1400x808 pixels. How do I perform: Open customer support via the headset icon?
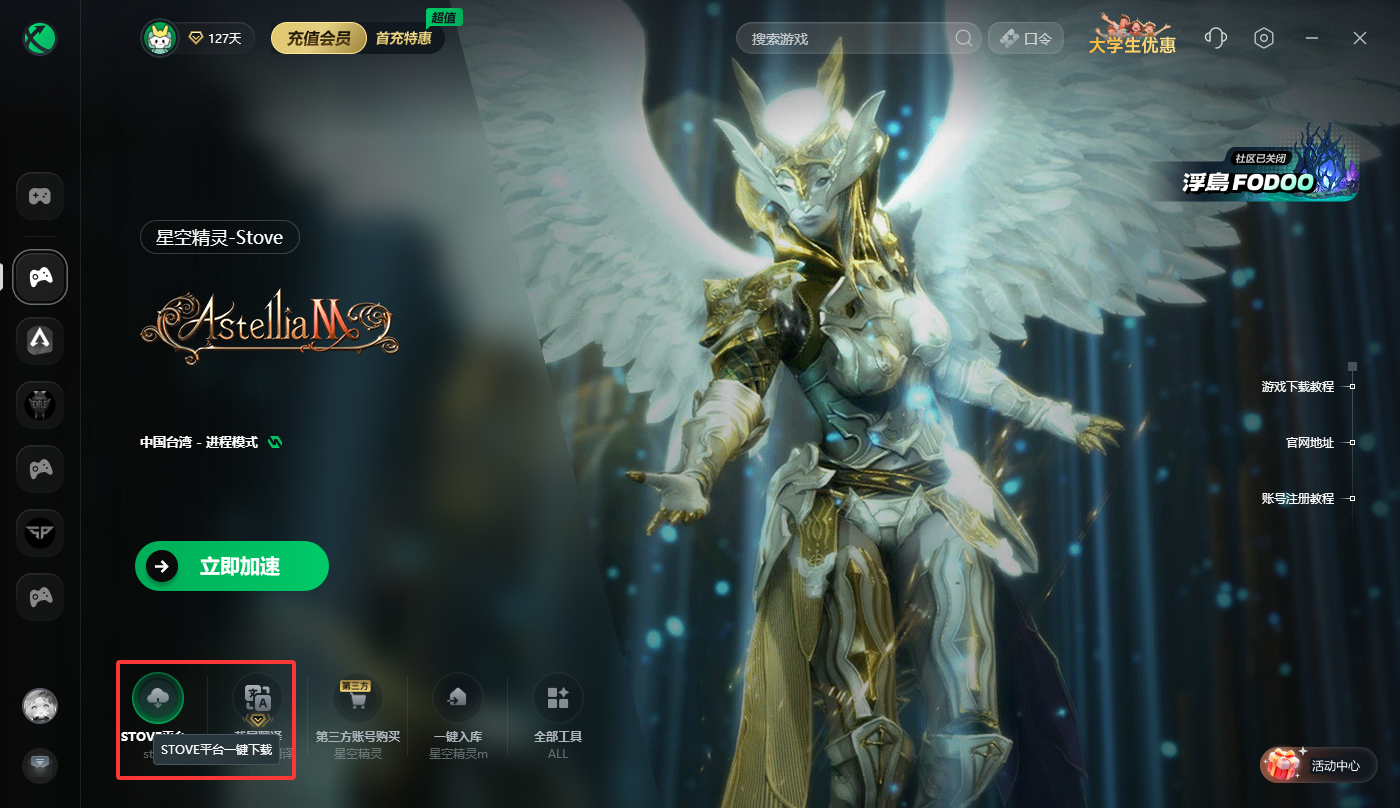click(1216, 38)
